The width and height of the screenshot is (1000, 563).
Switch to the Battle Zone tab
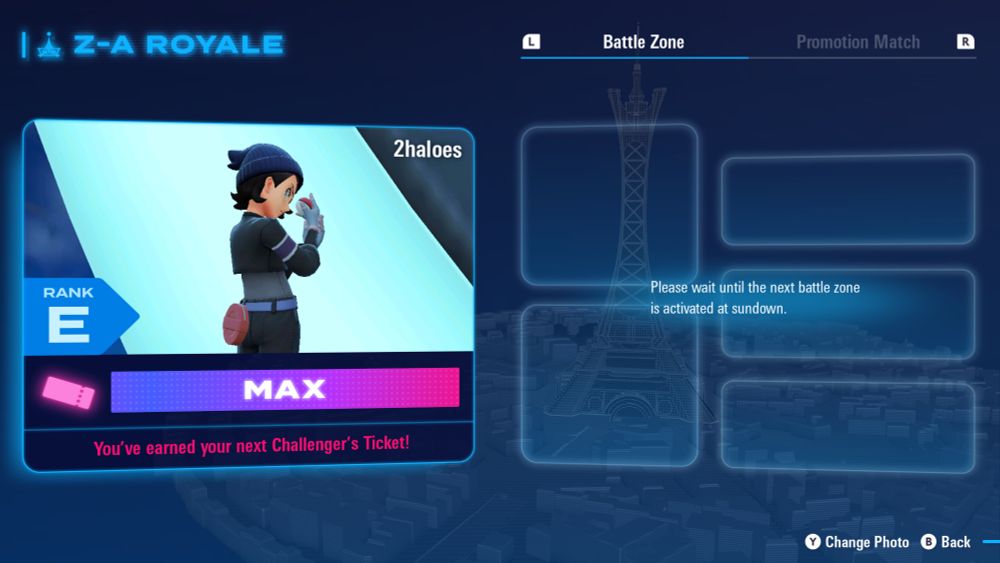[x=643, y=42]
